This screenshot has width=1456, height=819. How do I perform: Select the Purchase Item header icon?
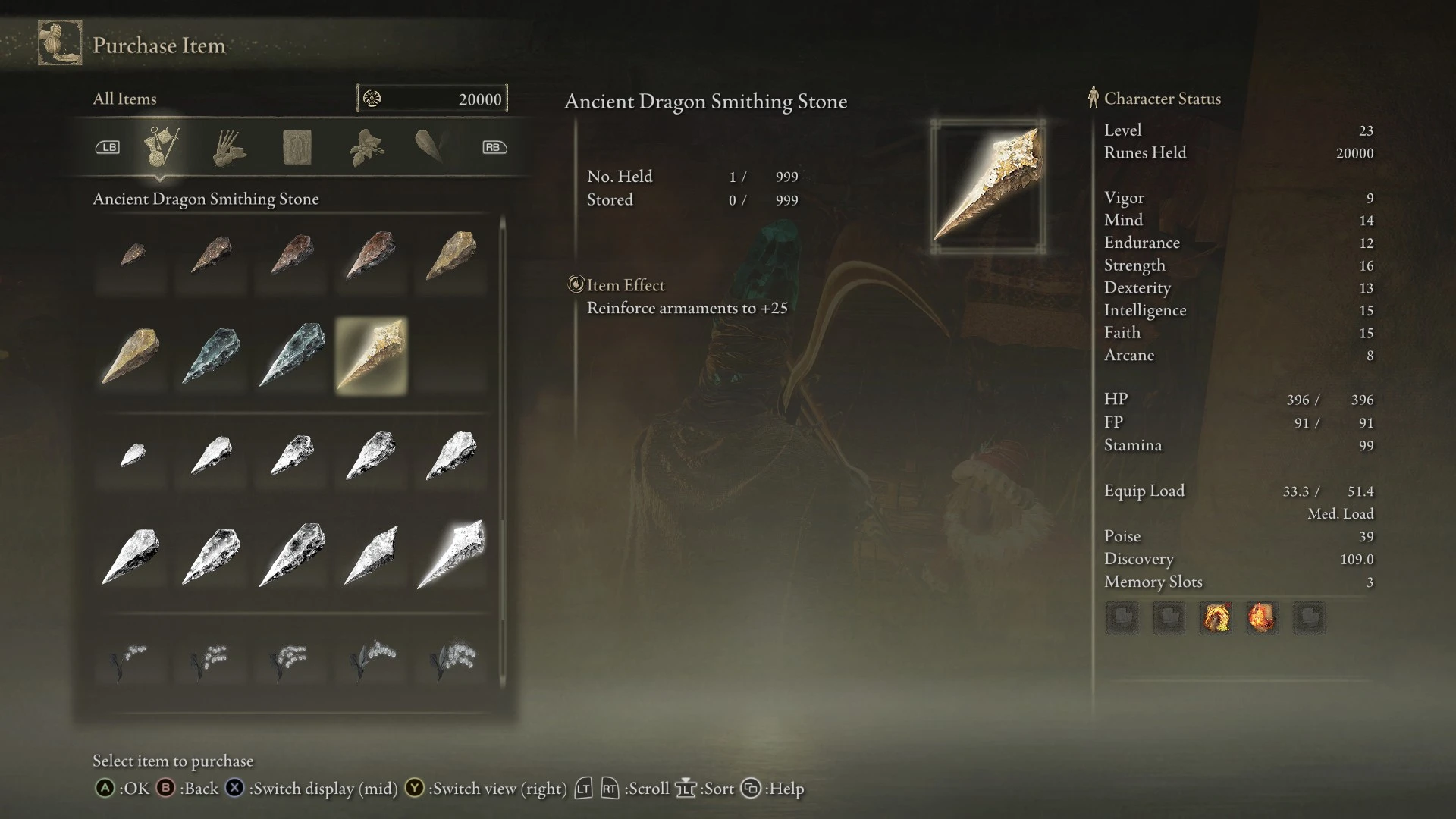tap(60, 43)
